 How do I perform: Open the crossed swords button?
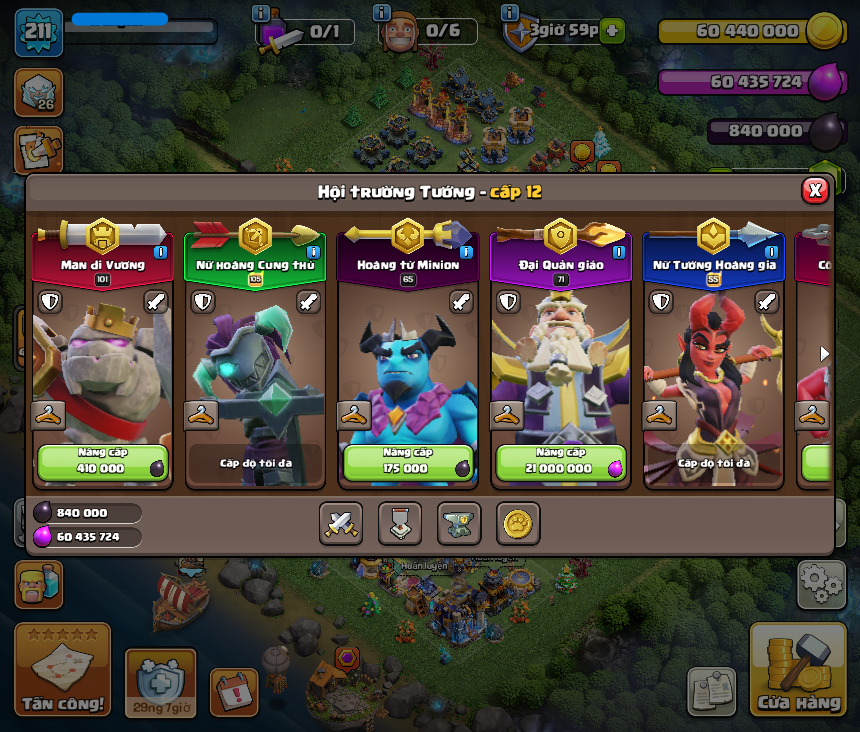341,523
